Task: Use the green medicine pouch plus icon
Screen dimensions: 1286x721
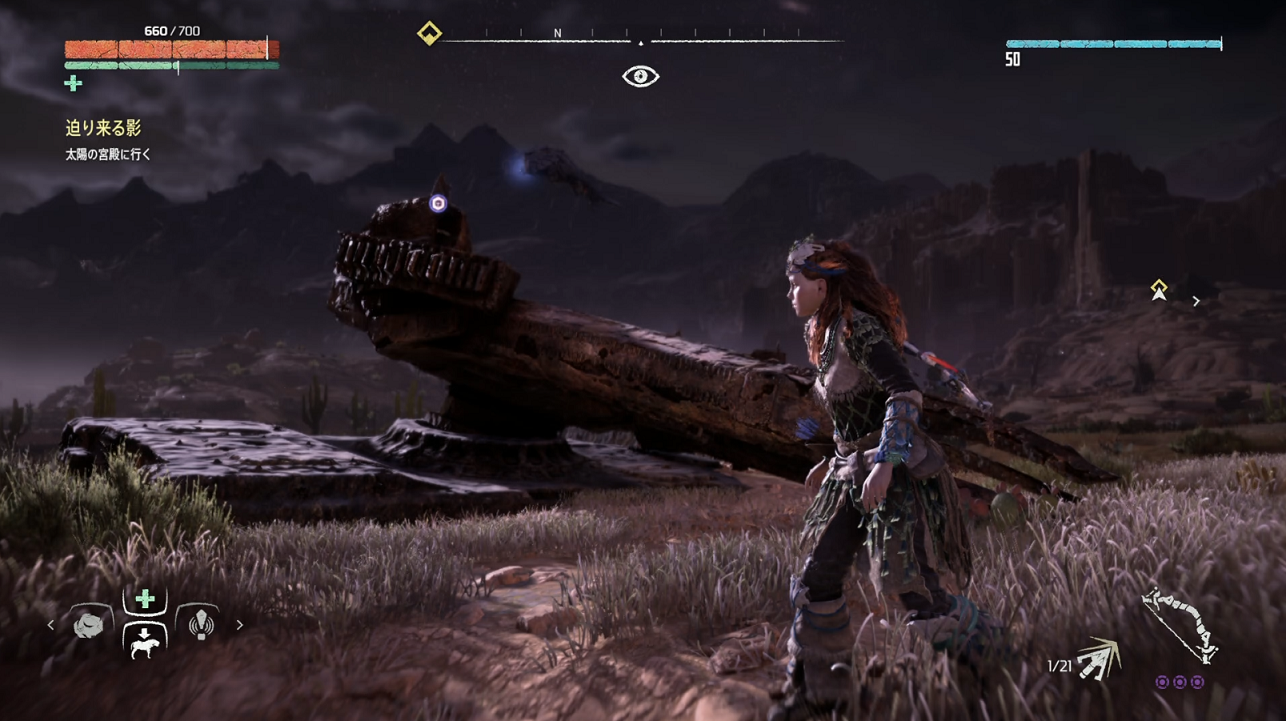Action: click(x=73, y=84)
